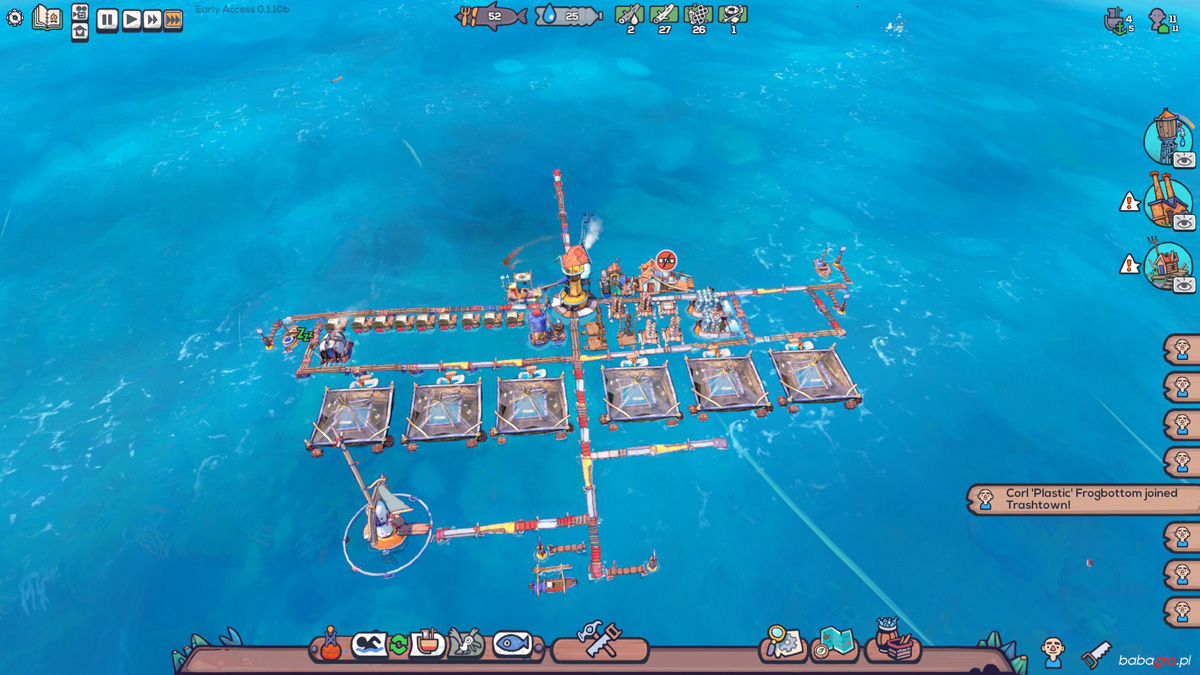The height and width of the screenshot is (675, 1200).
Task: Open the settings gear menu
Action: (15, 18)
